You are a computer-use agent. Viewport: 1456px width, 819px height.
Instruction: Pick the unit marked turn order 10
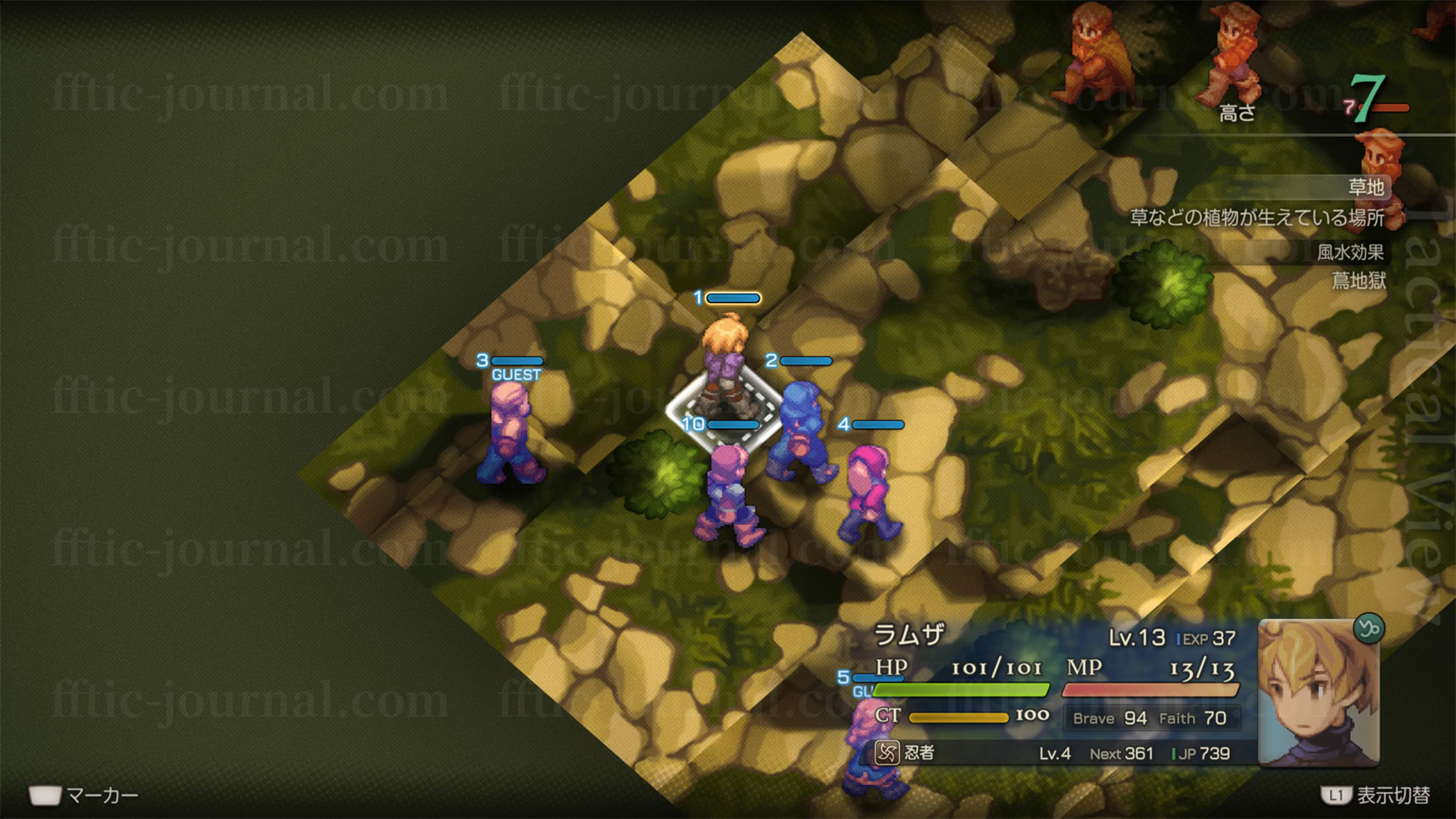click(x=728, y=495)
